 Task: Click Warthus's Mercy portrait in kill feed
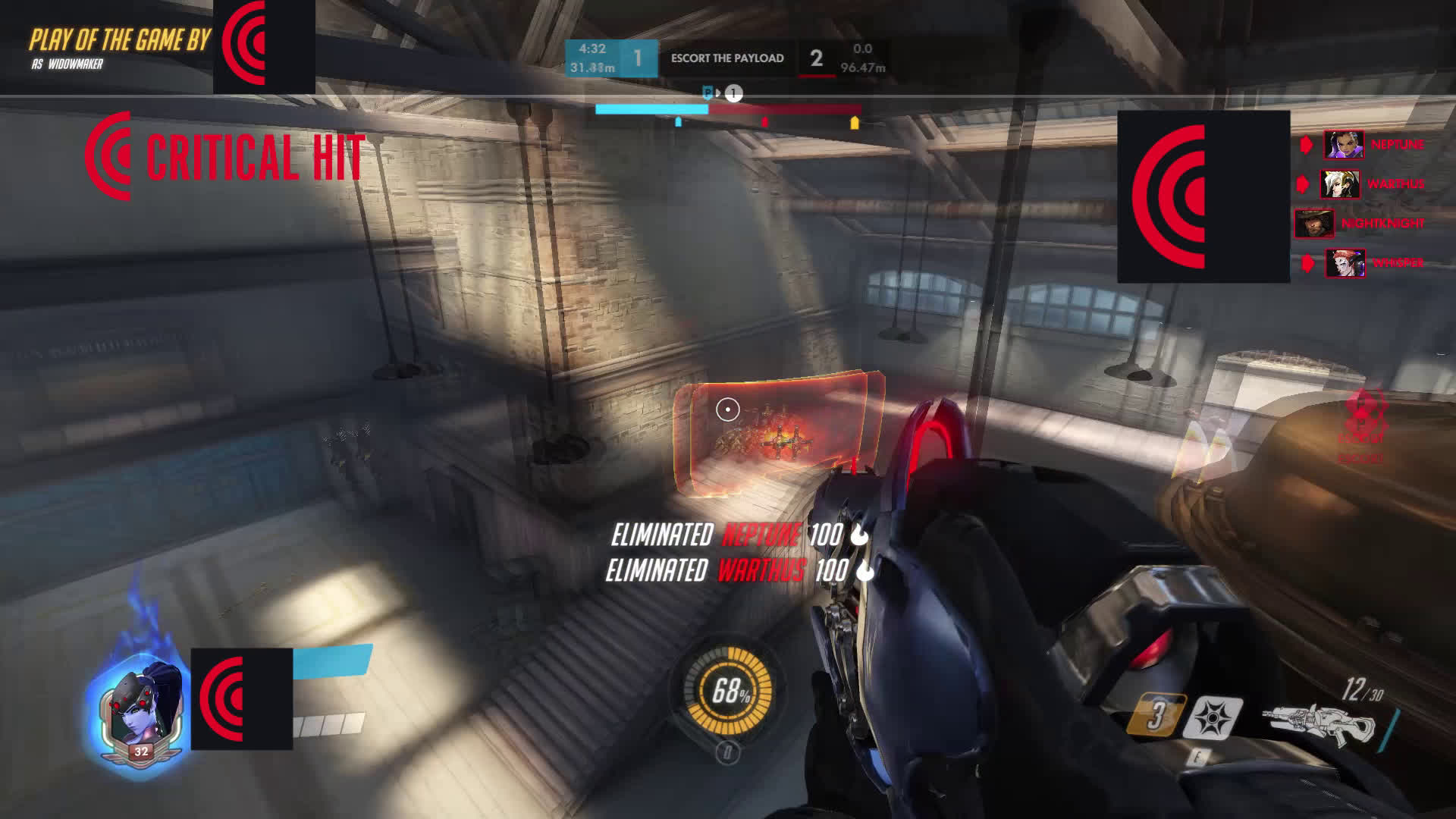[x=1340, y=184]
